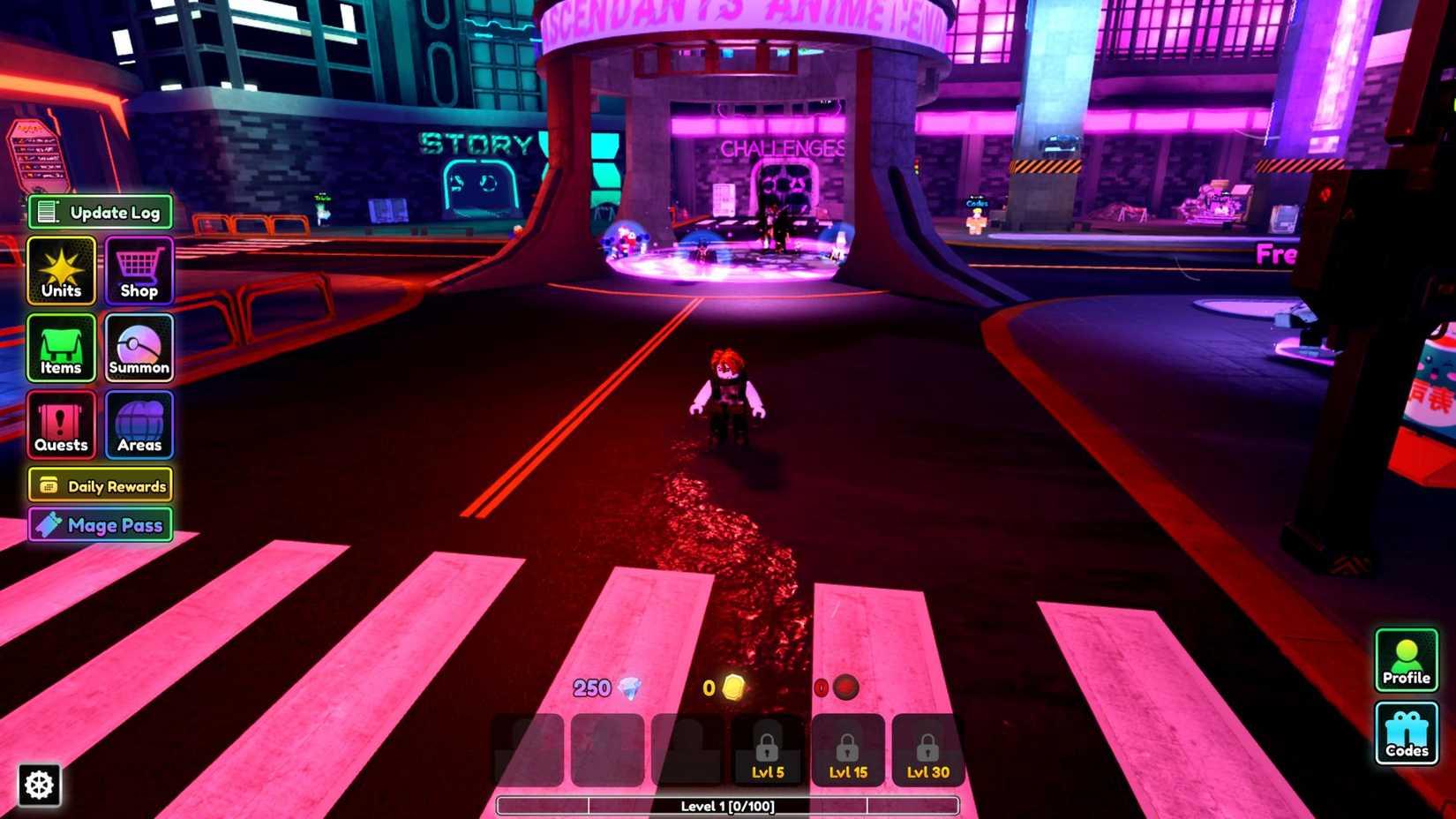
Task: View the Mage Pass
Action: click(x=99, y=525)
